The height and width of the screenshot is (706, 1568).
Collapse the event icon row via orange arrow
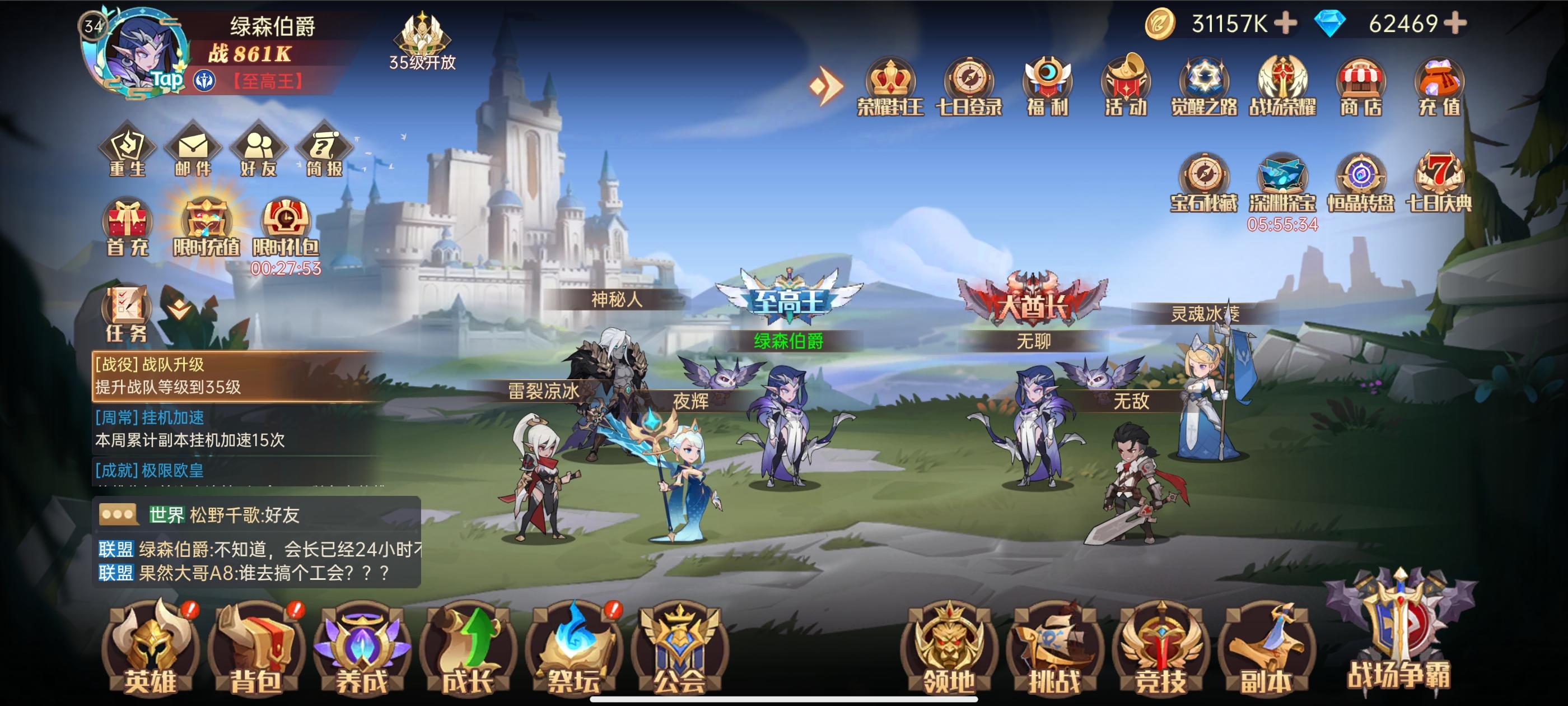click(825, 85)
